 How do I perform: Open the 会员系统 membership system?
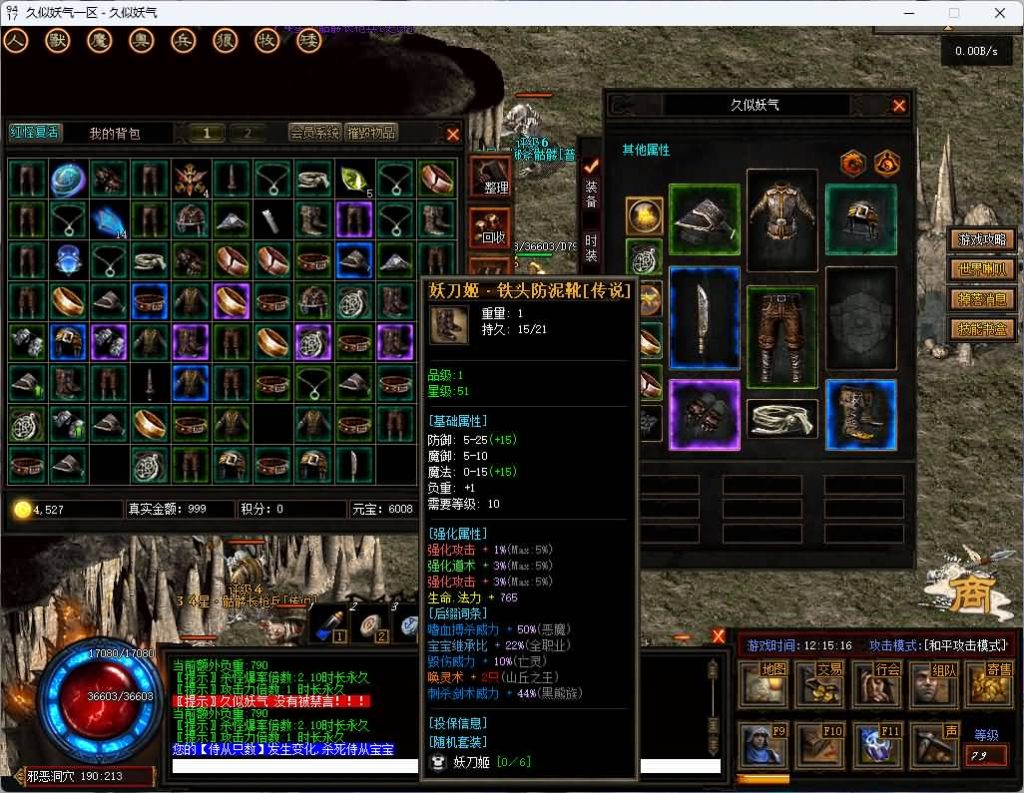click(315, 133)
